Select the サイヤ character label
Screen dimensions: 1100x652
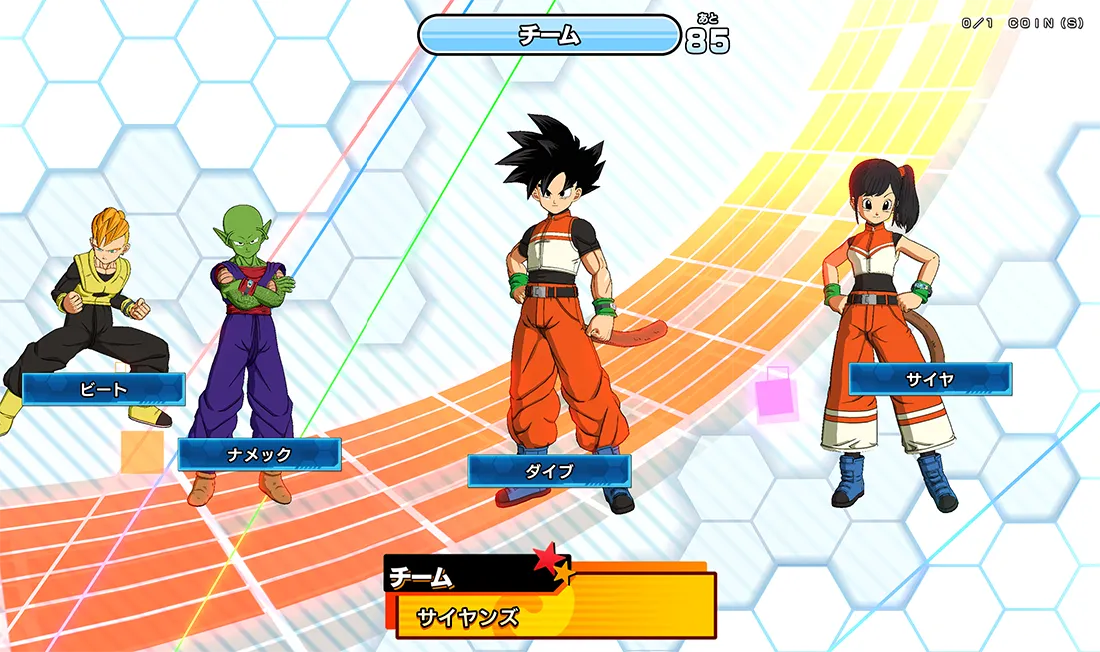click(x=930, y=379)
